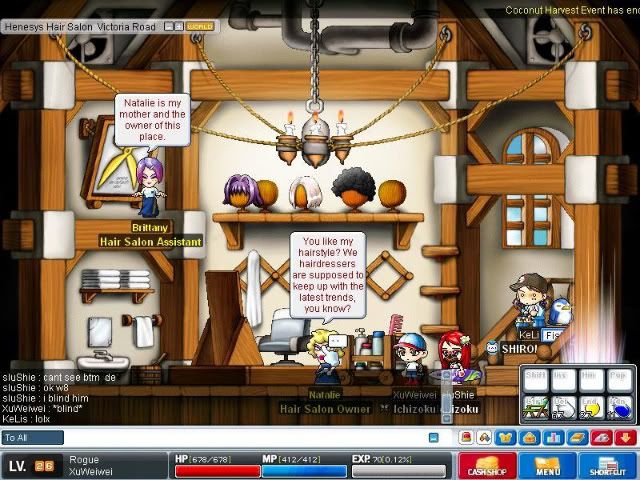Open the Cash Shop

pyautogui.click(x=487, y=467)
